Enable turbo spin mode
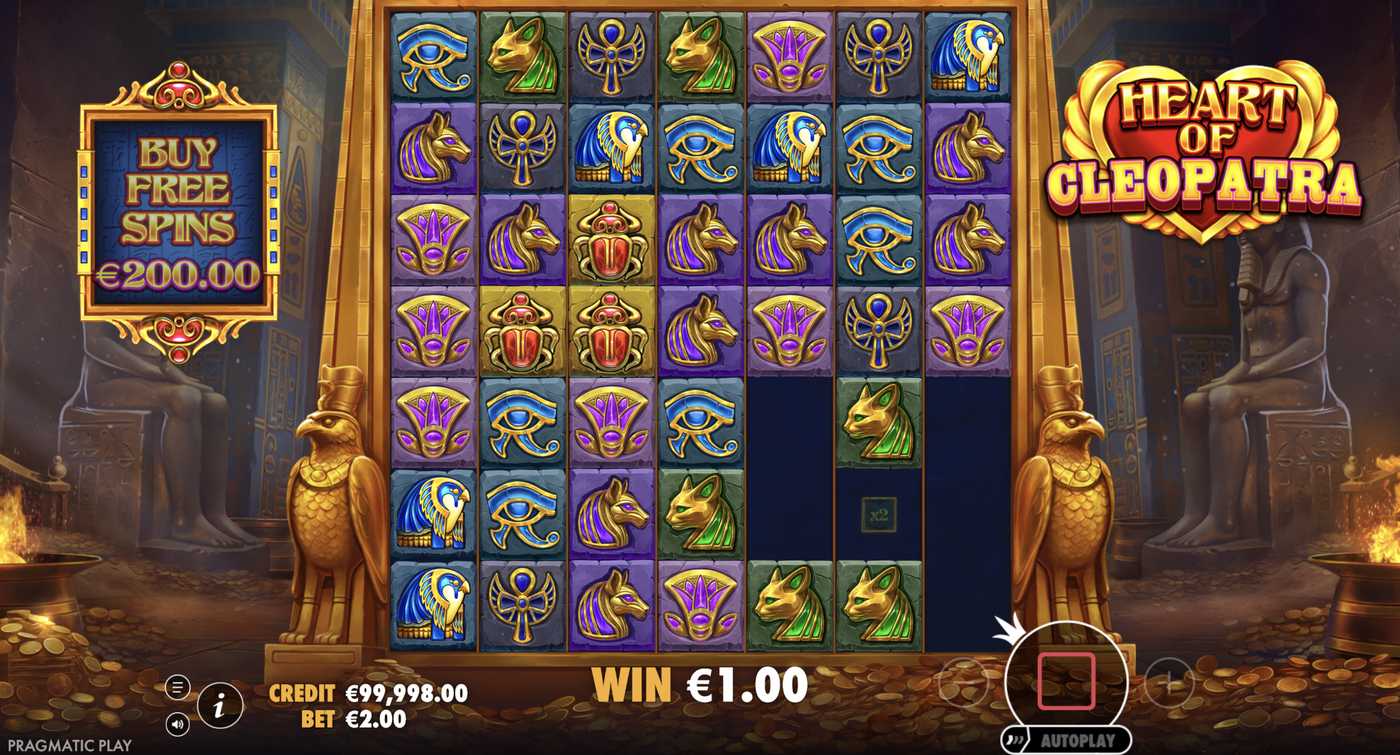The image size is (1400, 755). coord(1013,738)
